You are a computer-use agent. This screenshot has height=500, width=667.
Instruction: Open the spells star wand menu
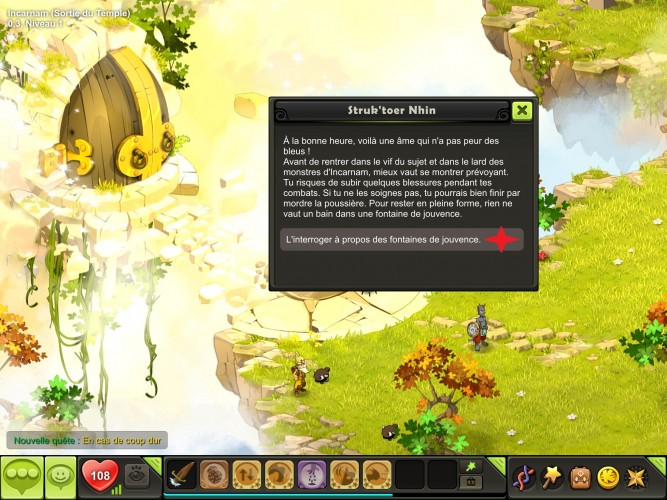(x=552, y=476)
